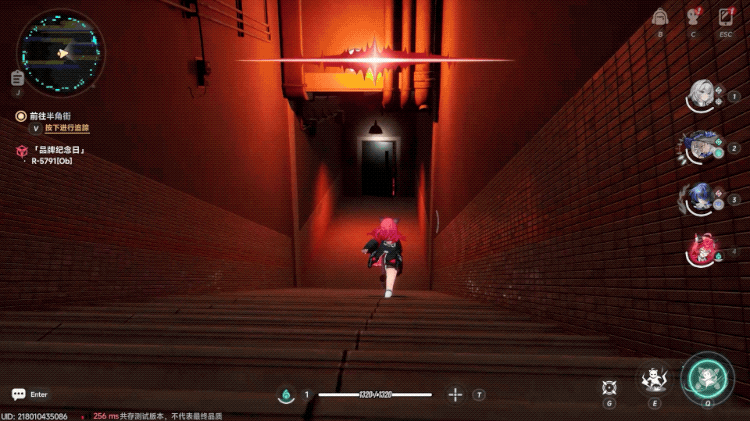The width and height of the screenshot is (750, 421).
Task: Switch to the second party member portrait
Action: pyautogui.click(x=702, y=147)
